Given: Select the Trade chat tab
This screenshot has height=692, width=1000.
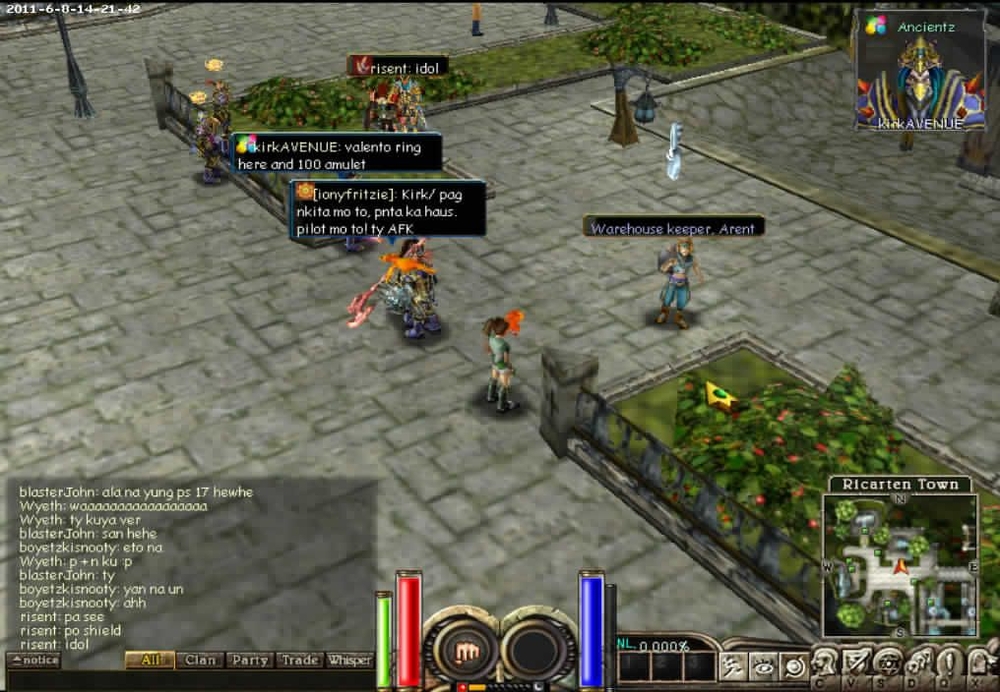Looking at the screenshot, I should [x=299, y=660].
